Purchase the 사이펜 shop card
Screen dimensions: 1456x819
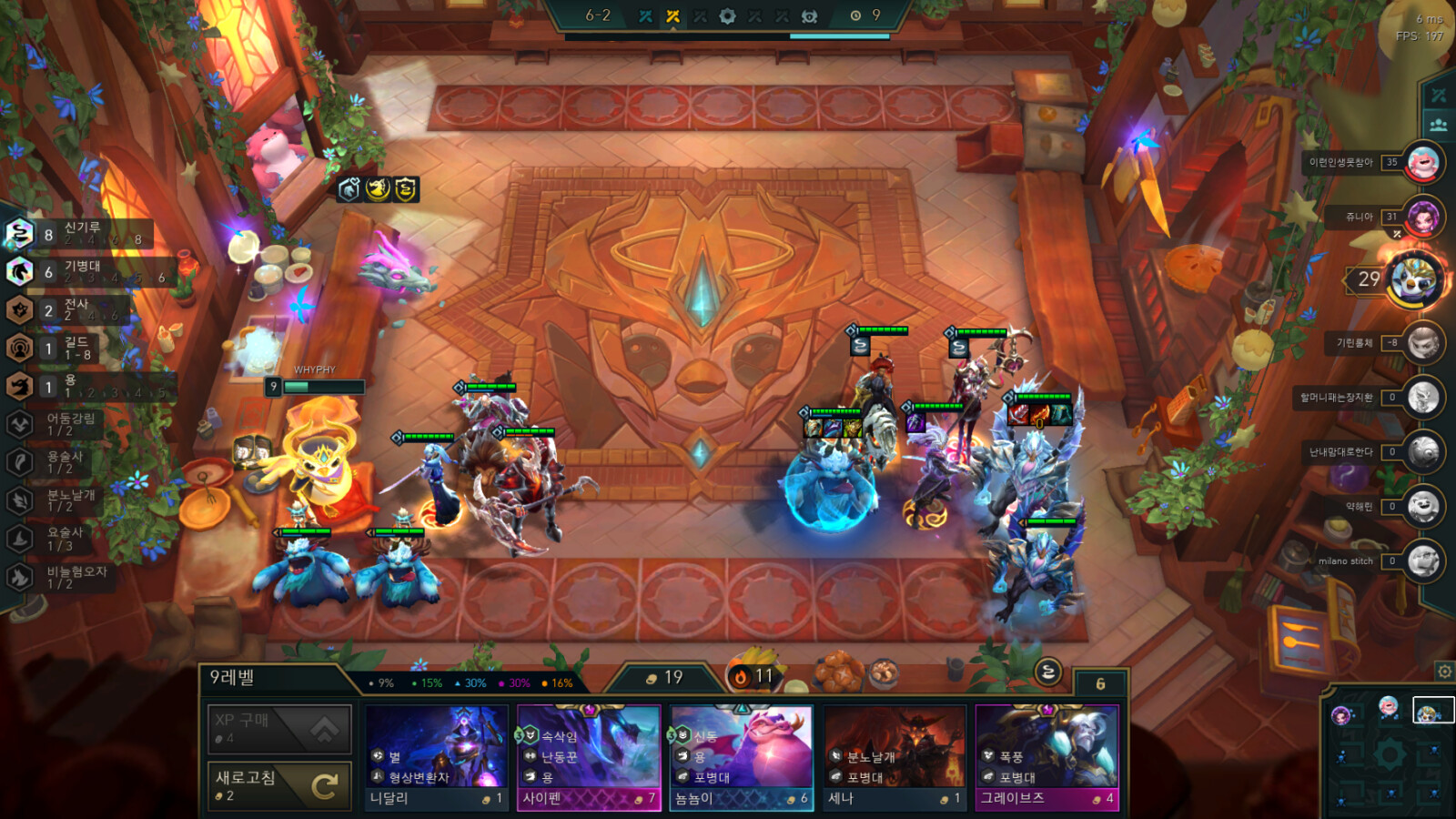click(589, 757)
